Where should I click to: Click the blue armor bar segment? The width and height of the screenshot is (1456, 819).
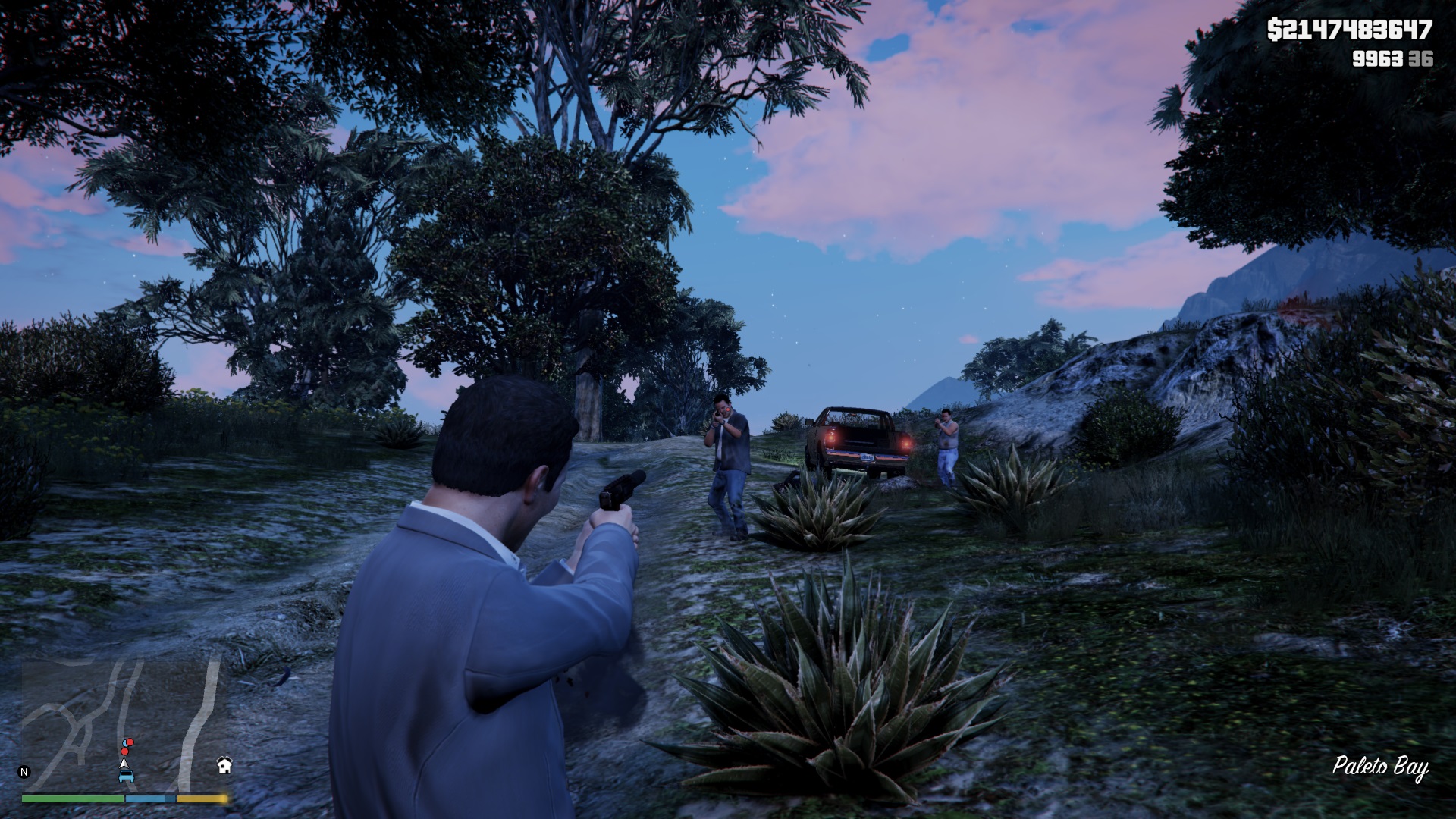click(146, 799)
